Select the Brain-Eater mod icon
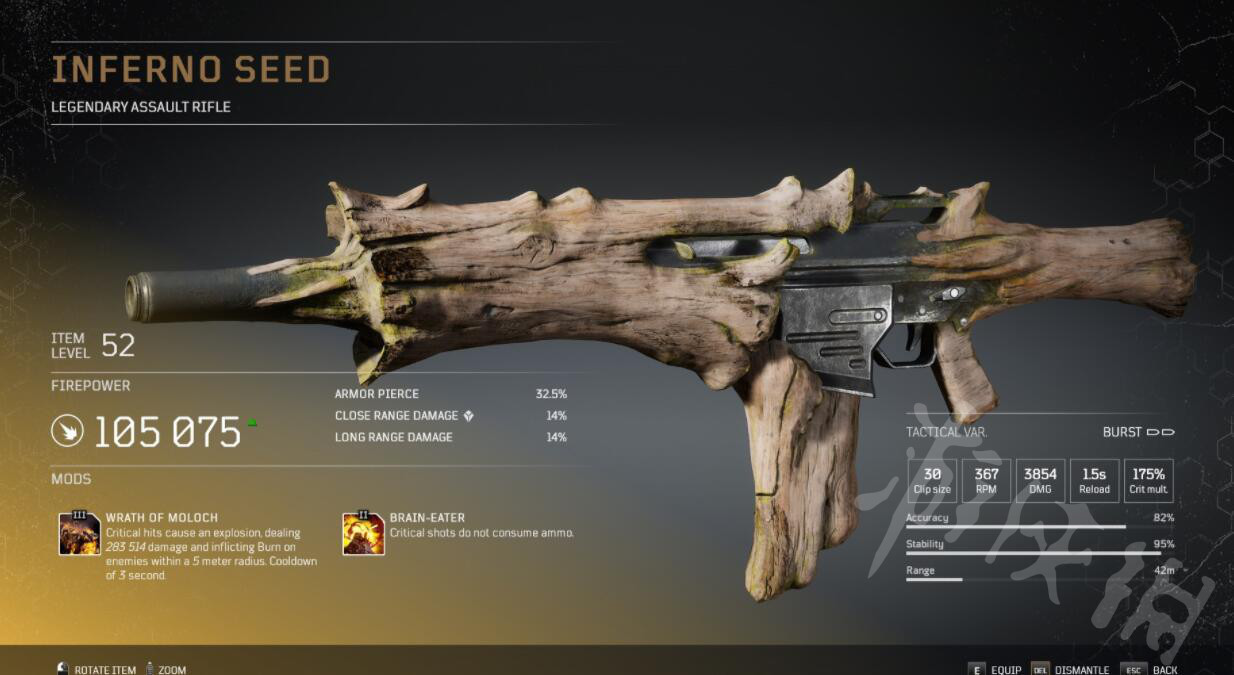 (363, 533)
